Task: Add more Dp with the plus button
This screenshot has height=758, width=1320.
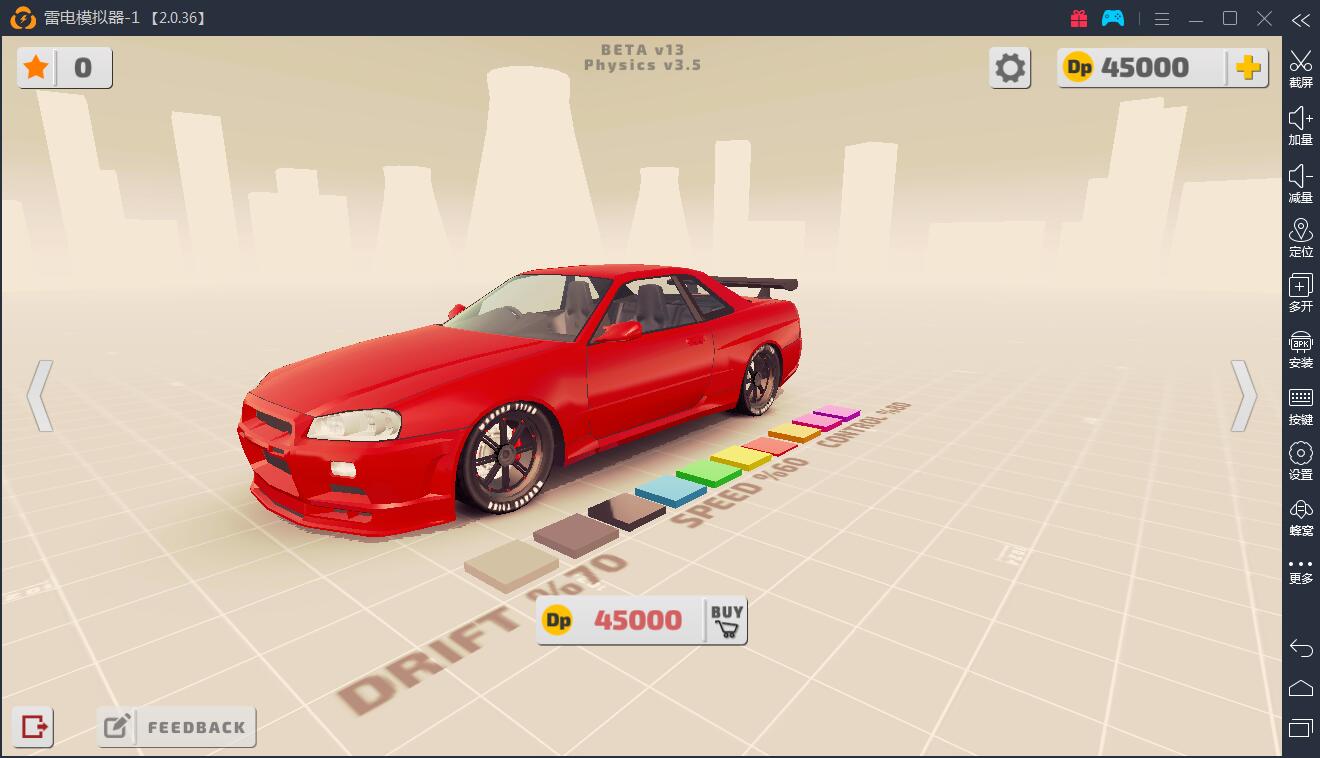Action: tap(1247, 68)
